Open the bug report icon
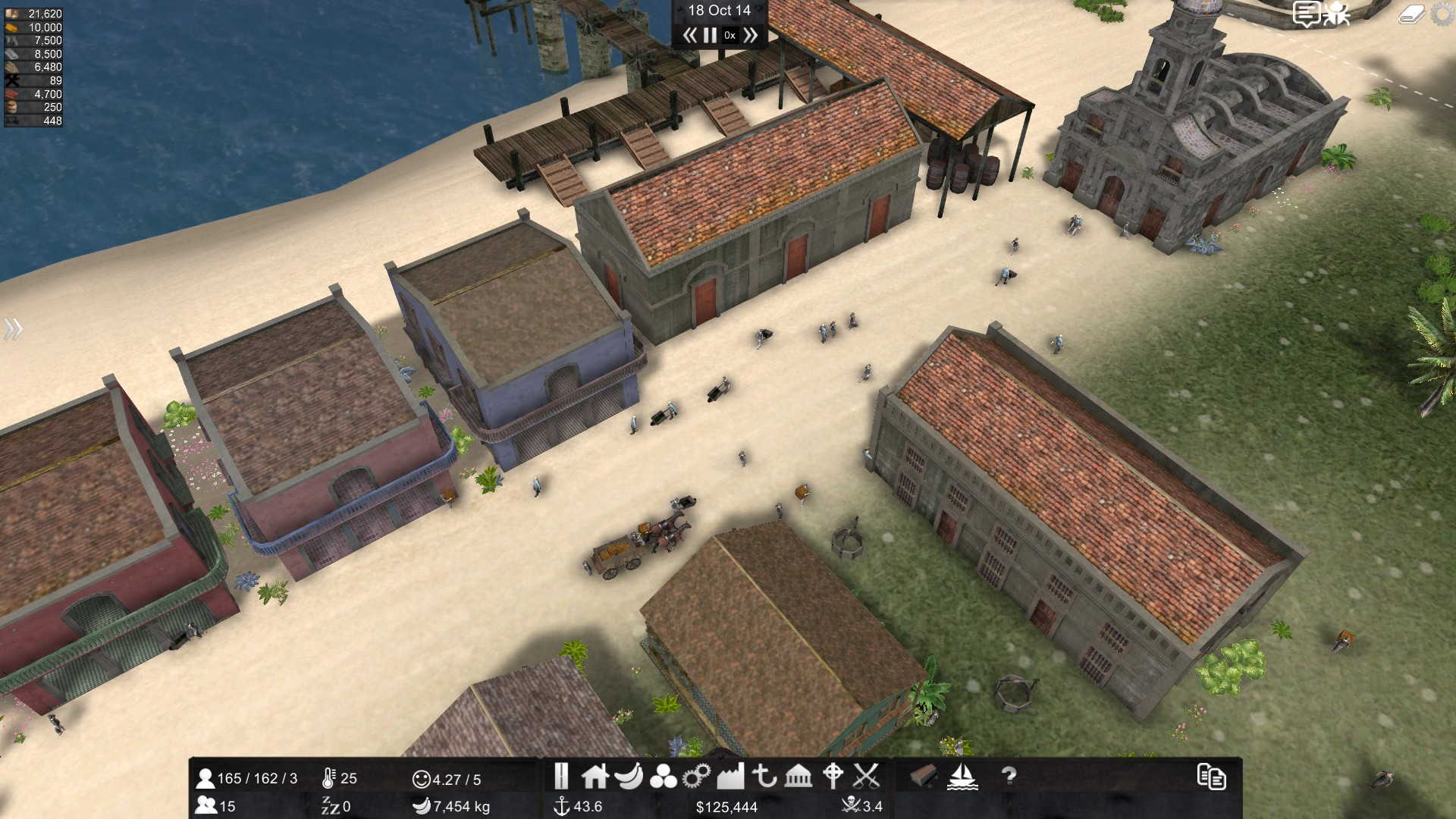The width and height of the screenshot is (1456, 819). pyautogui.click(x=1336, y=14)
